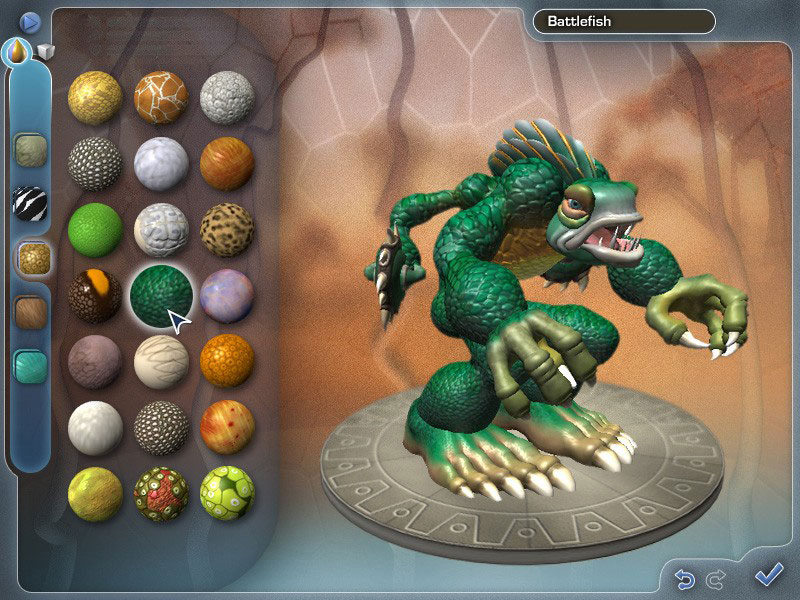
Task: Choose the wood grain texture category
Action: click(x=31, y=312)
